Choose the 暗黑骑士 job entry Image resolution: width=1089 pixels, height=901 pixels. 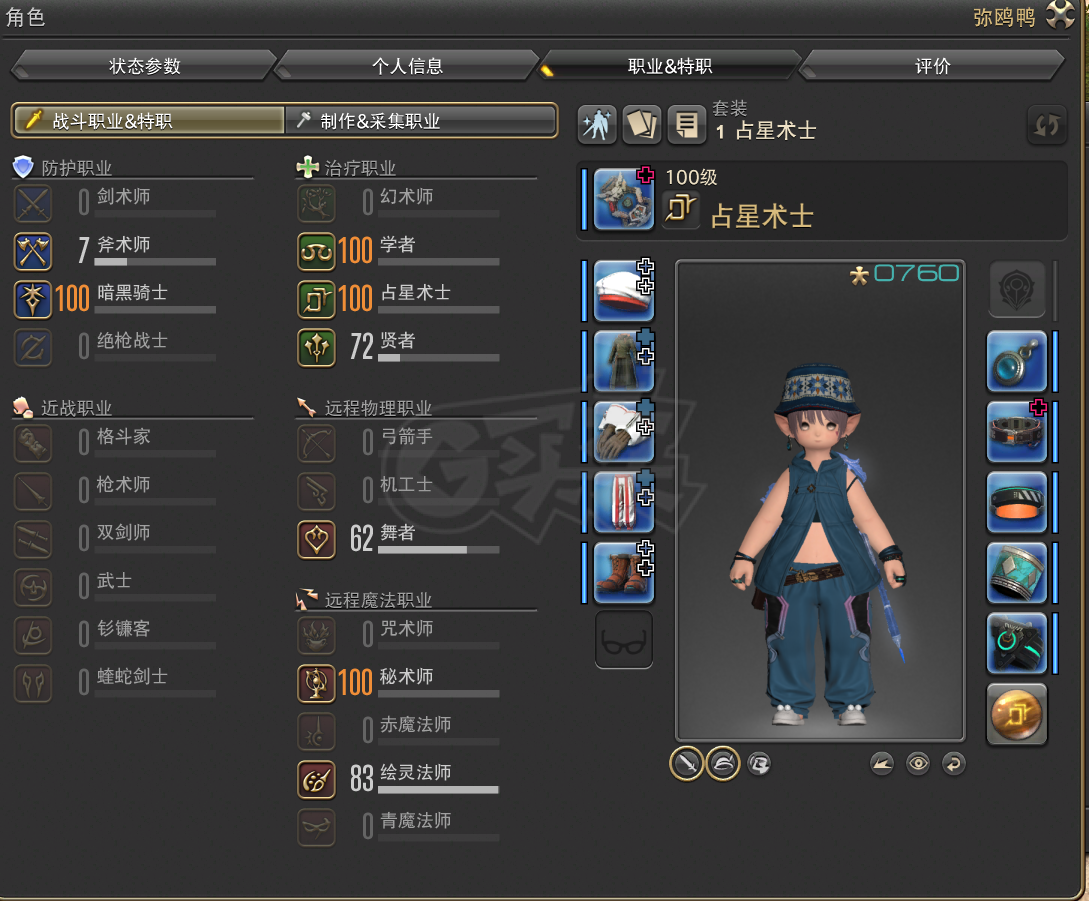[x=131, y=294]
